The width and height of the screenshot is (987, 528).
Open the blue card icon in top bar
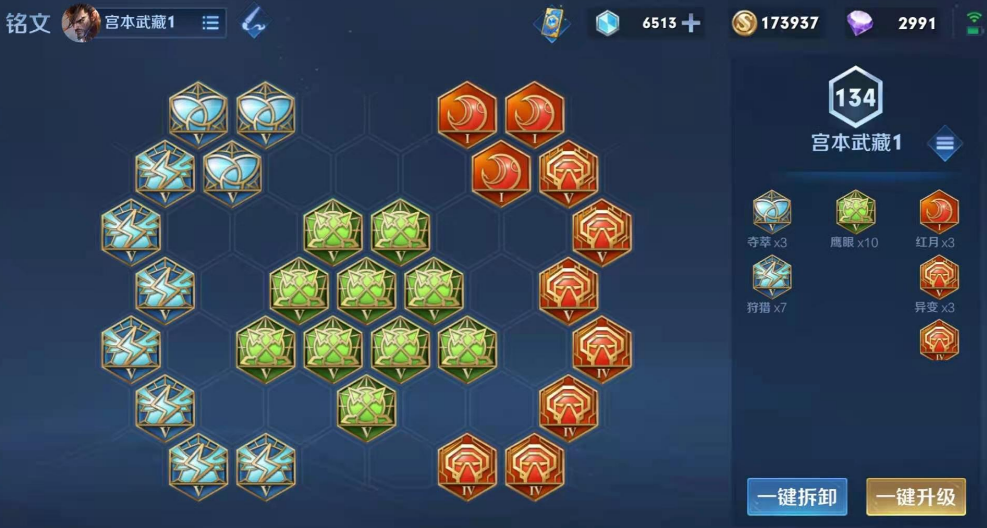[x=551, y=22]
